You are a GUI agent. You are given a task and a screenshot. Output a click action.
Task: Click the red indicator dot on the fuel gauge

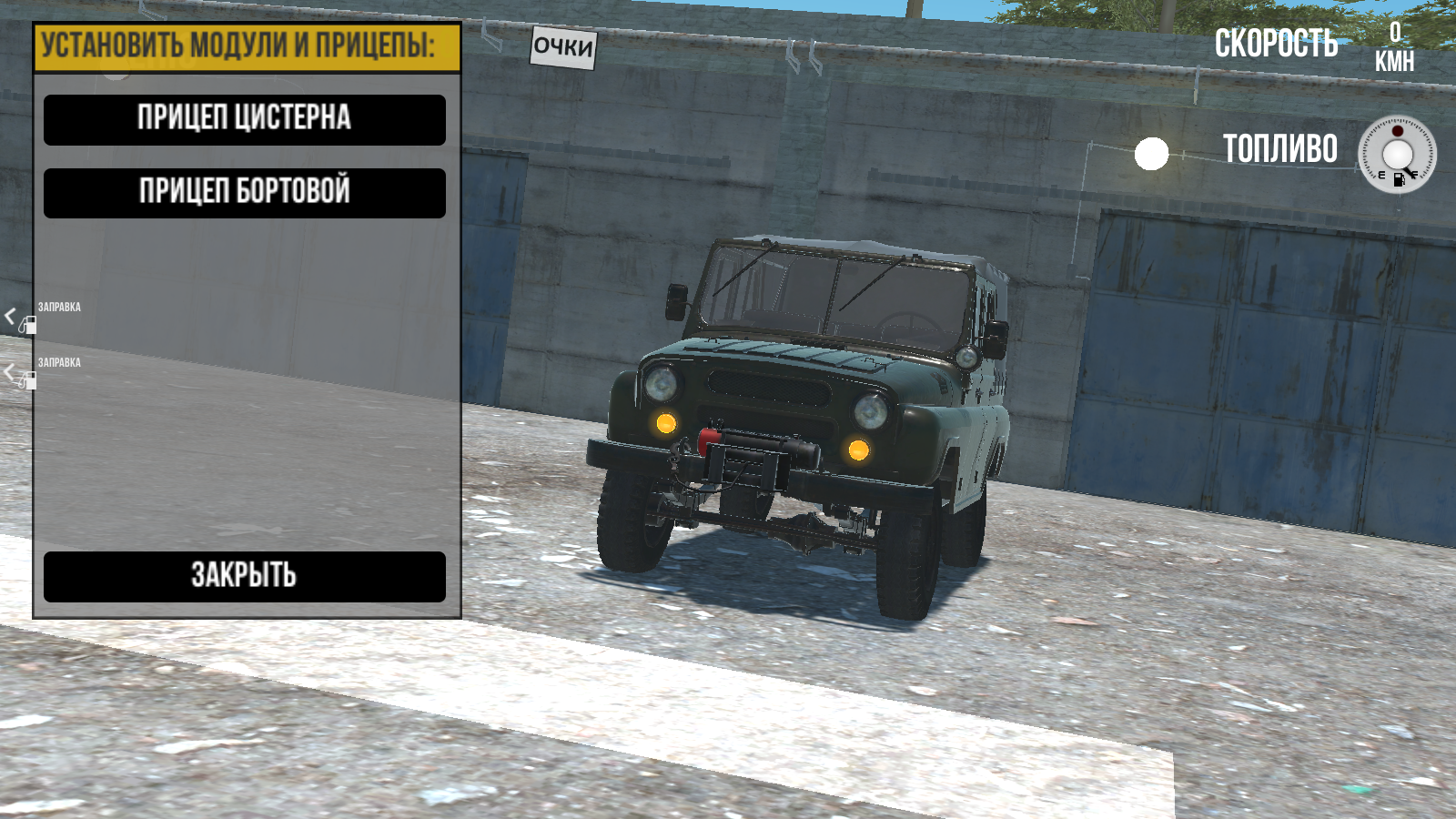1398,131
